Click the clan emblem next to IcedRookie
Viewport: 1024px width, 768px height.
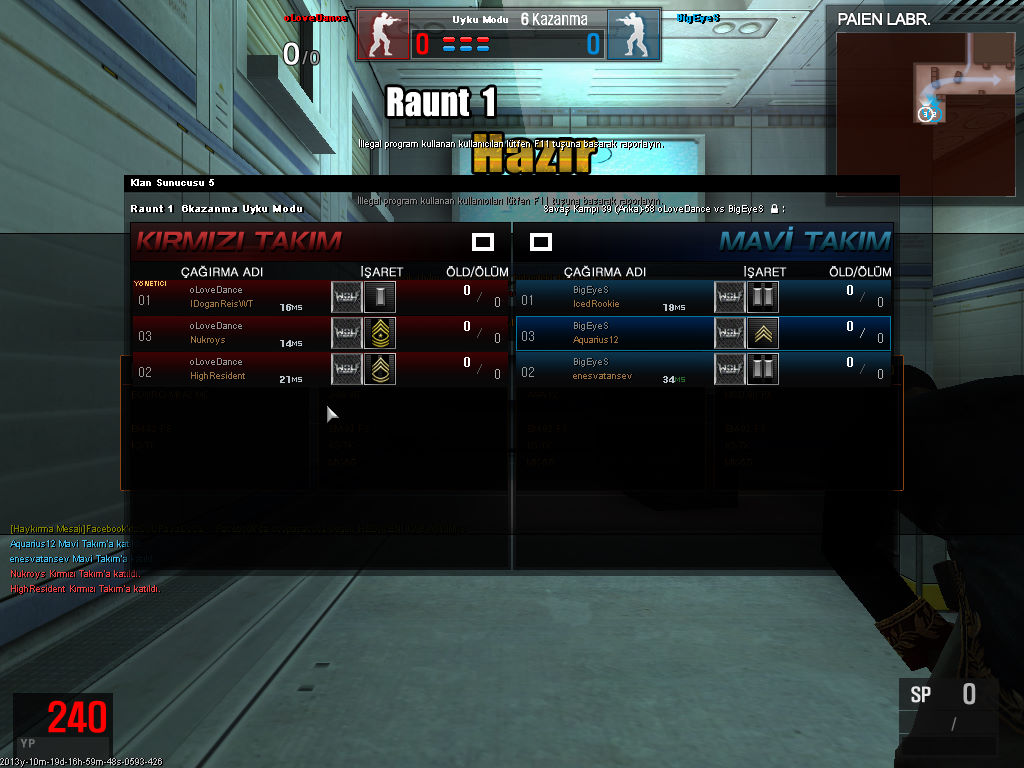730,297
